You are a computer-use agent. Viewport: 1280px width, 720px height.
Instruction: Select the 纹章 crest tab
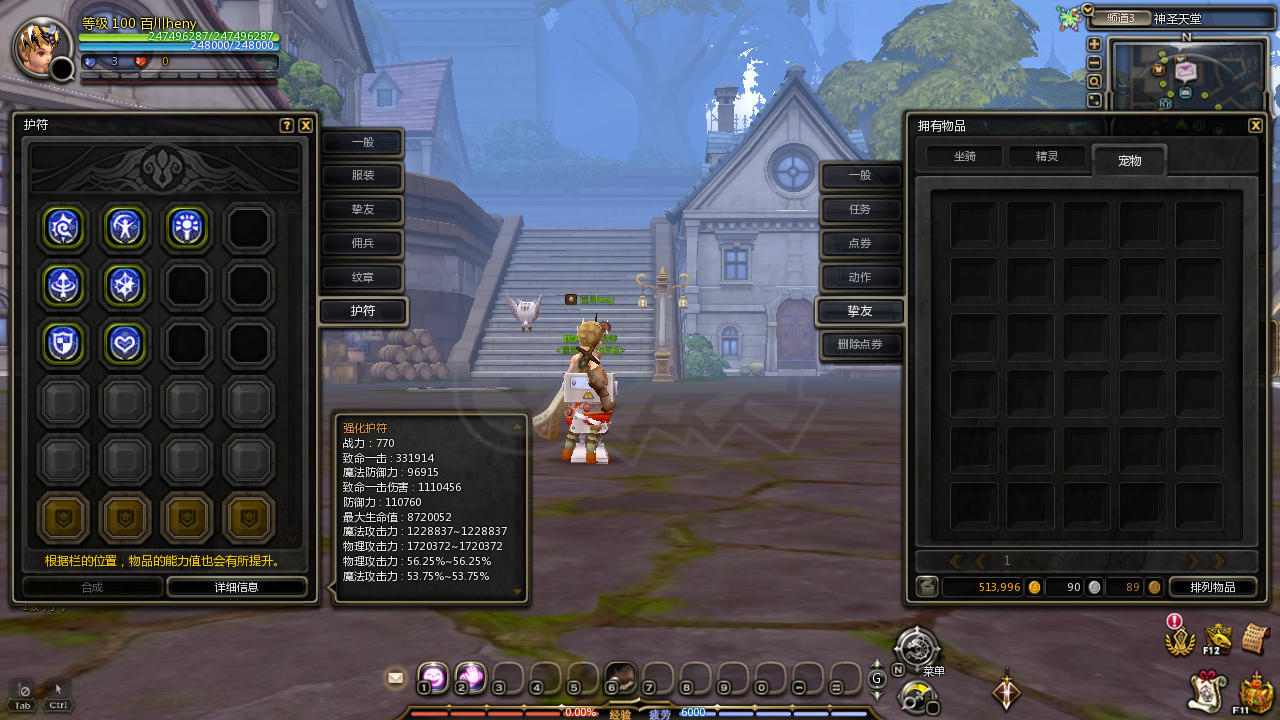click(362, 277)
